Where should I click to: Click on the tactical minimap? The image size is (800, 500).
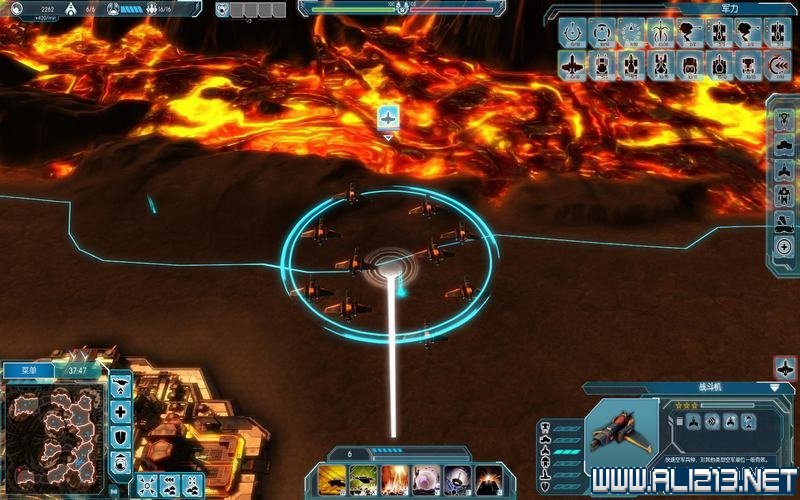53,427
